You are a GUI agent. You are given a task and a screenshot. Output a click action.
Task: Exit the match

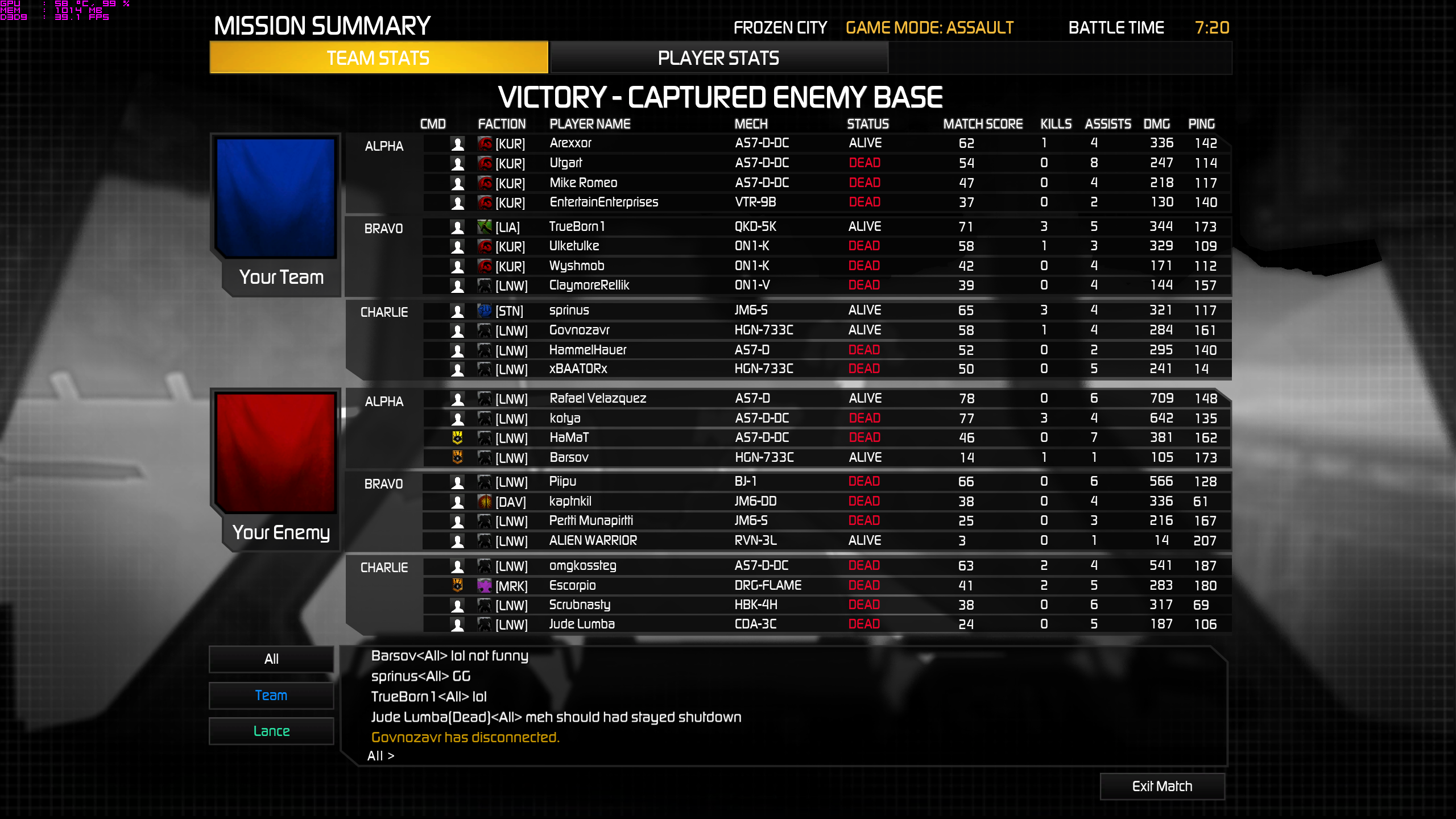coord(1162,786)
